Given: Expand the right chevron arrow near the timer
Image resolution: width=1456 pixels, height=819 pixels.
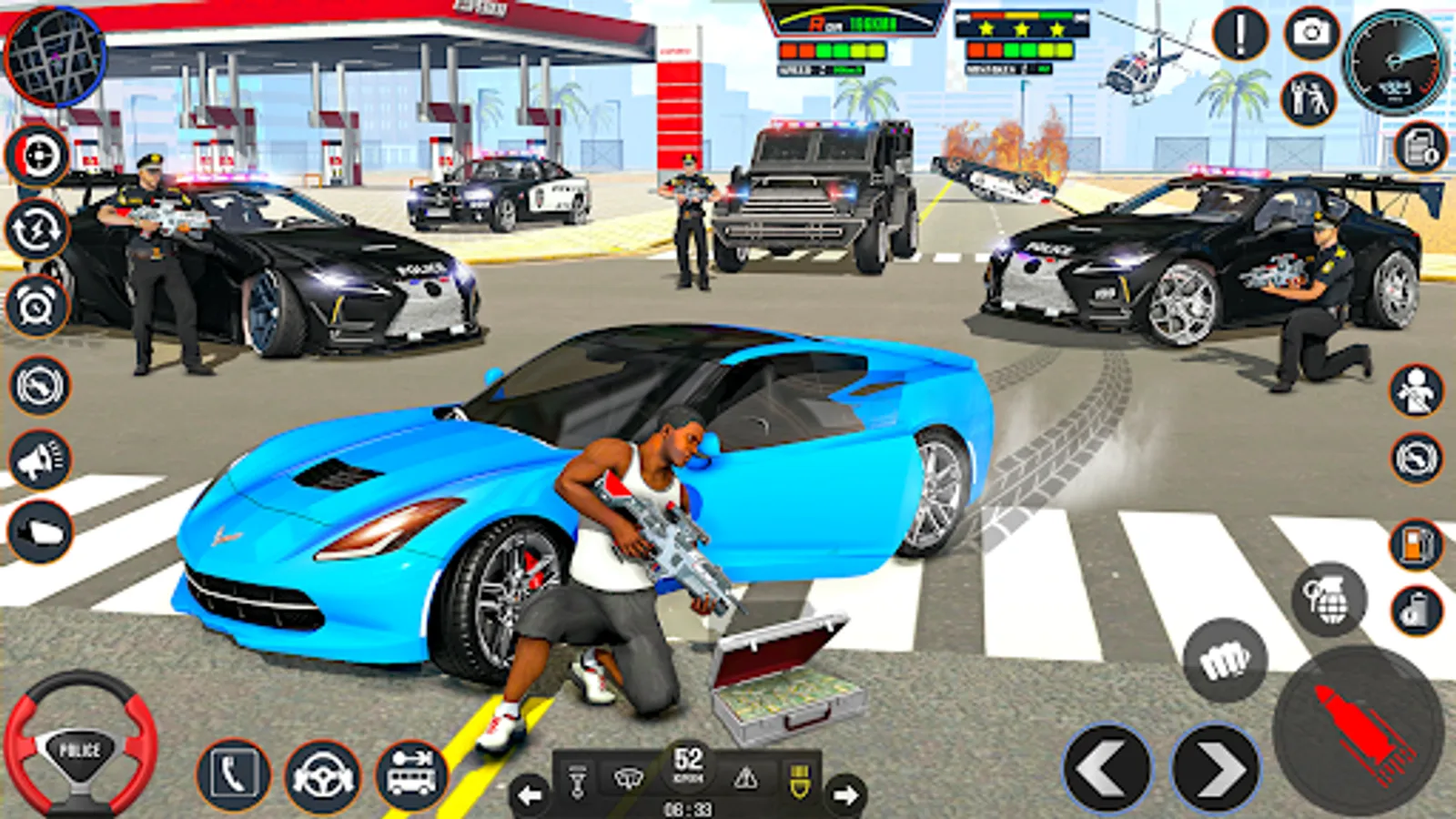Looking at the screenshot, I should tap(846, 794).
